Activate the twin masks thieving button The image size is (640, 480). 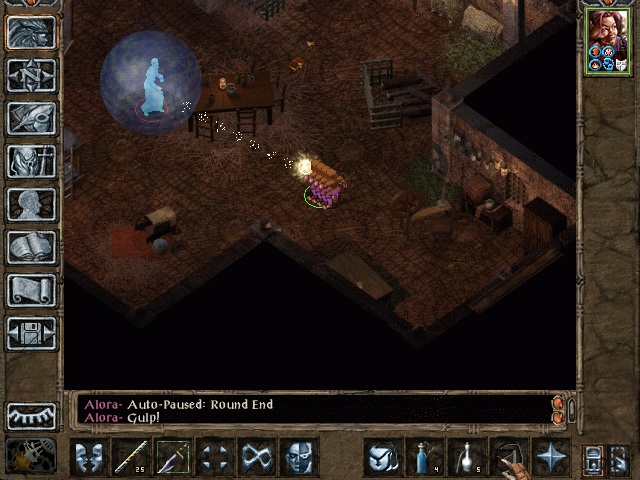(x=89, y=458)
